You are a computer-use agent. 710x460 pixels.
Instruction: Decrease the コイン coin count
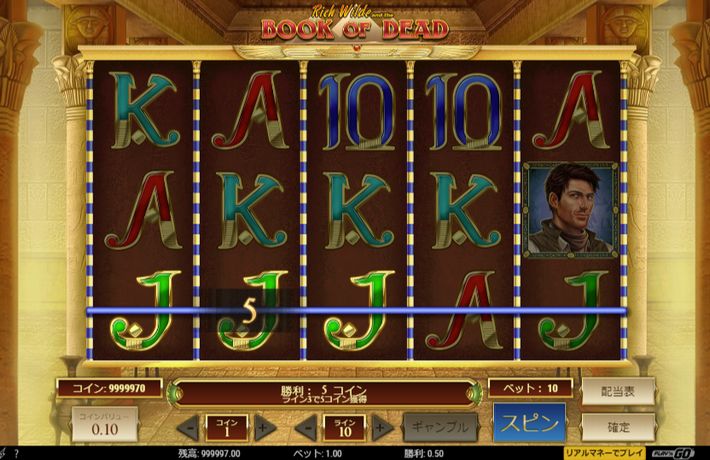click(x=188, y=428)
